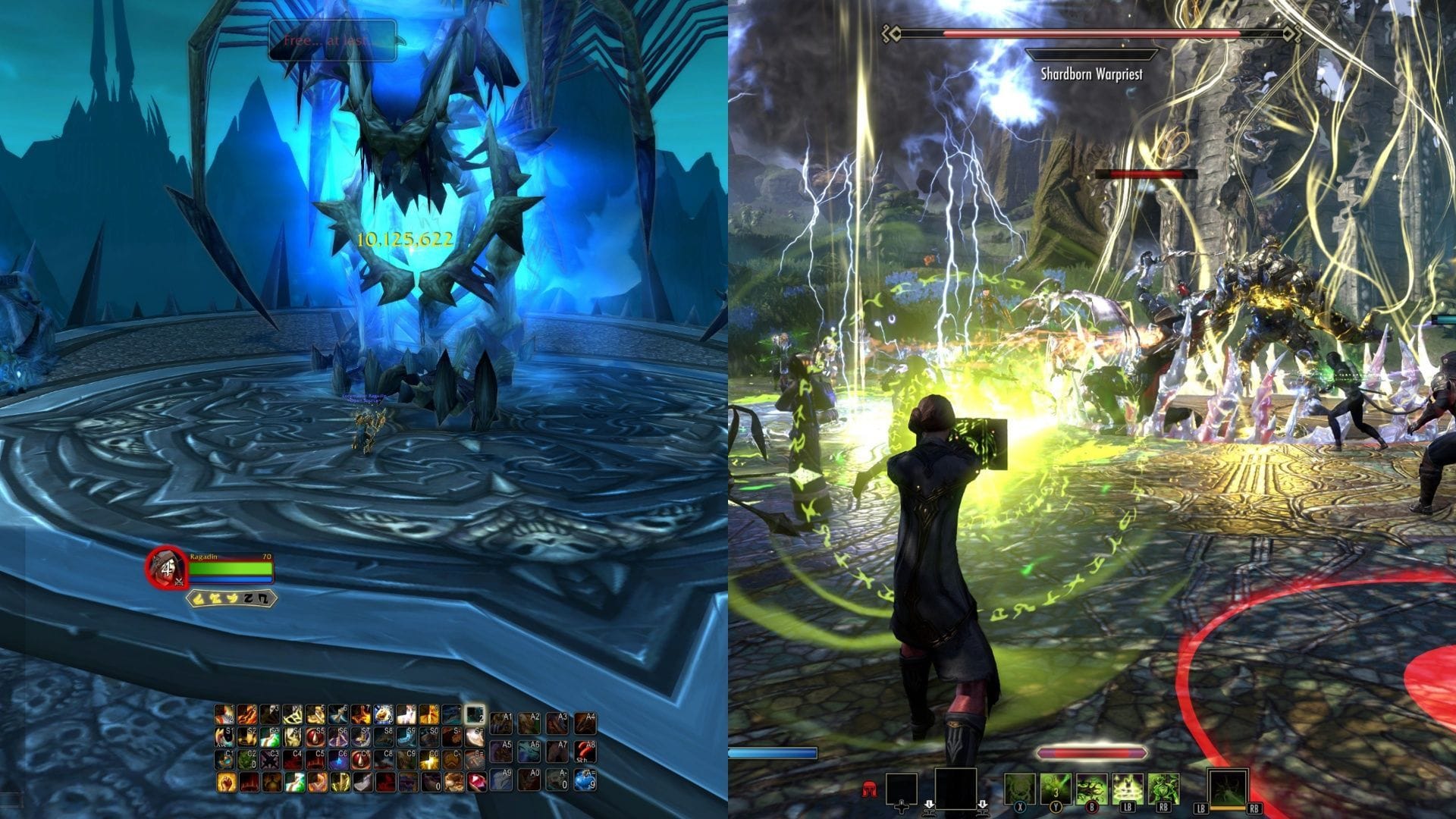
Task: Use the red potion icon in slot S5
Action: [315, 736]
